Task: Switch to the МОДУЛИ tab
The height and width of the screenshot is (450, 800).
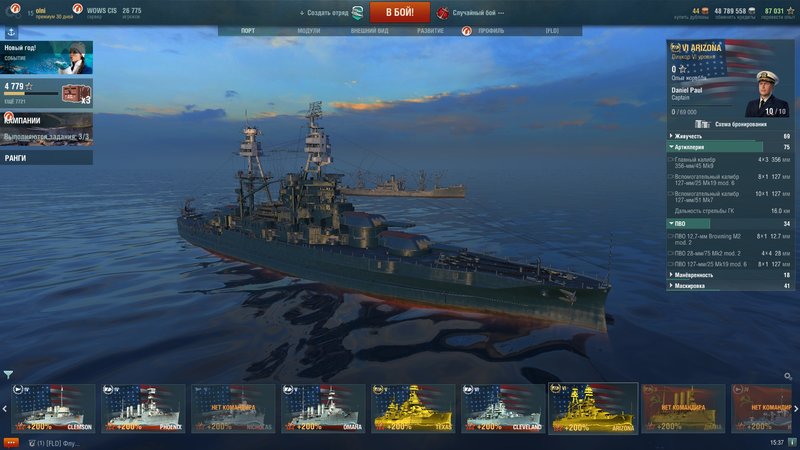Action: 309,31
